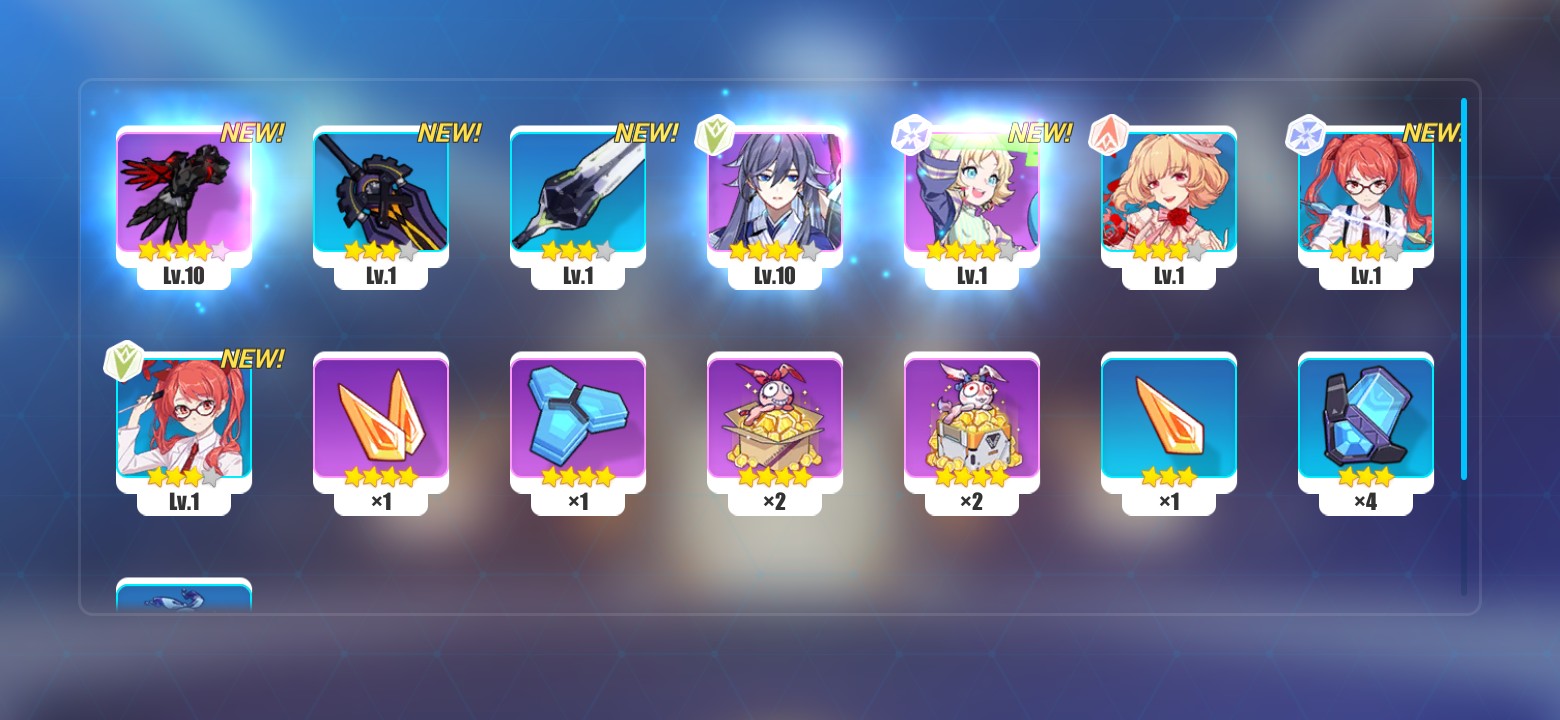Open the dark scythe weapon card at Lv.1
Image resolution: width=1560 pixels, height=720 pixels.
click(380, 200)
